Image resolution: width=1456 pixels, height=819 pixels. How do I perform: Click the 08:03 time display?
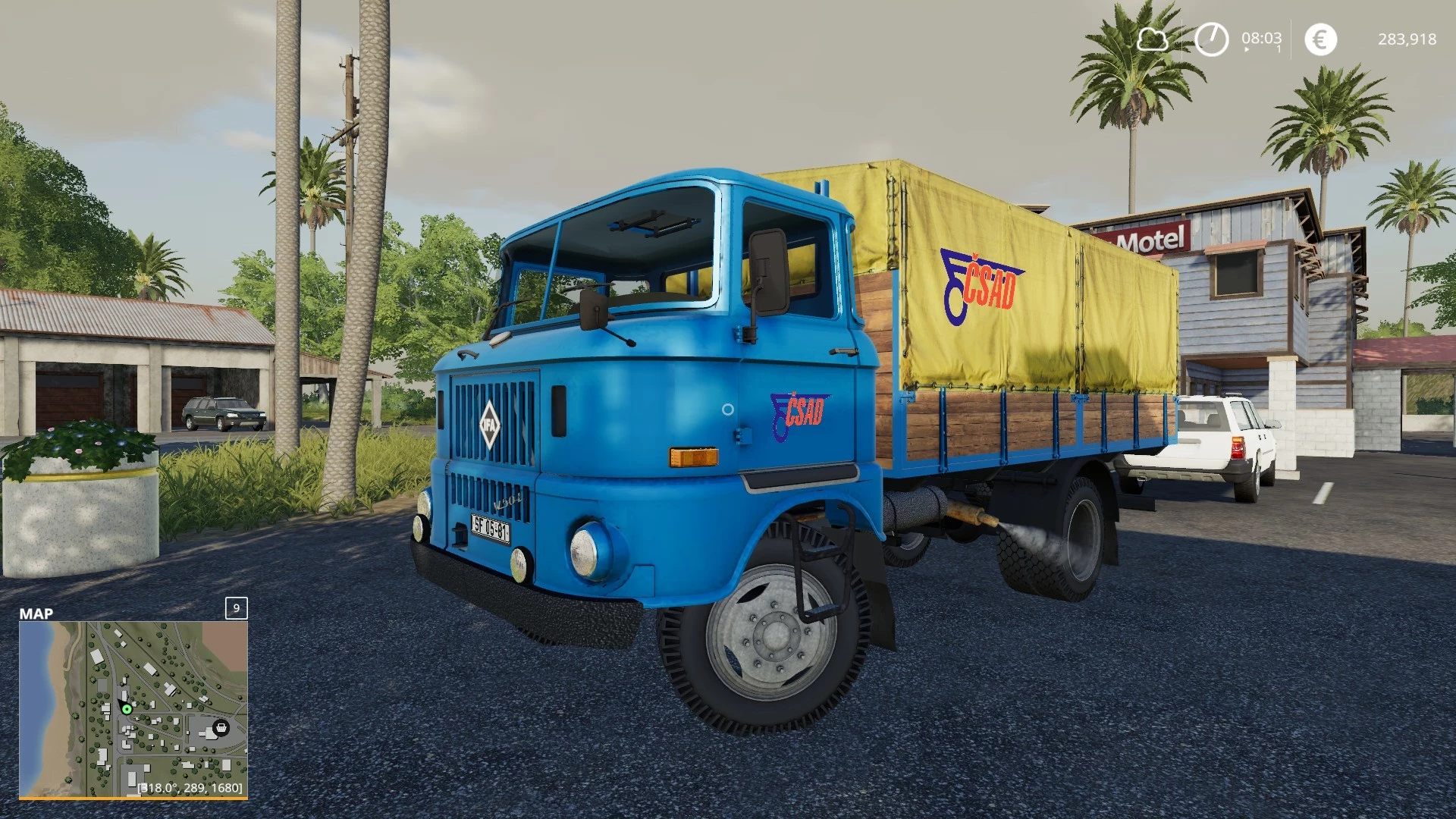(x=1262, y=37)
